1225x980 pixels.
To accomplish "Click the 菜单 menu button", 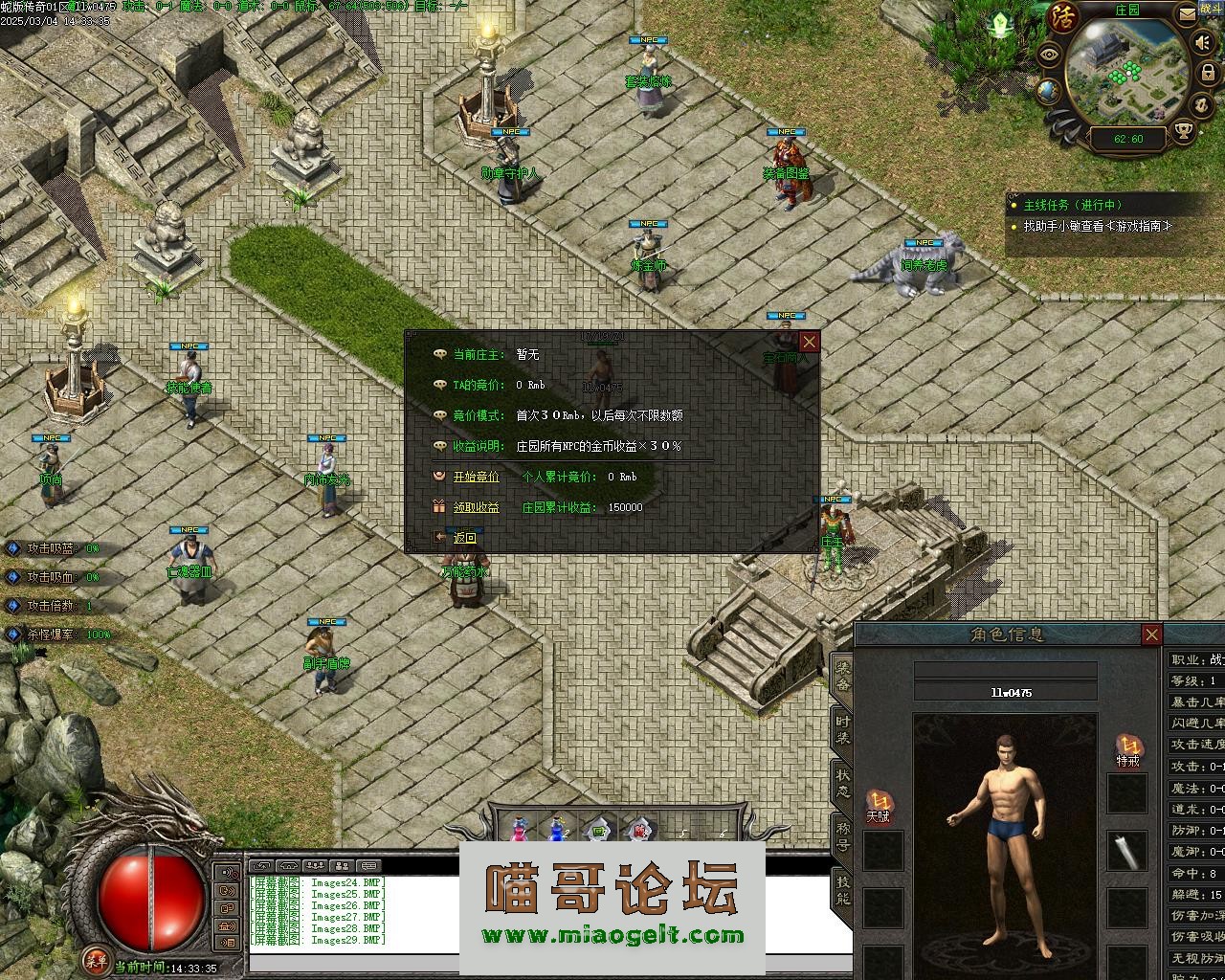I will tap(95, 957).
